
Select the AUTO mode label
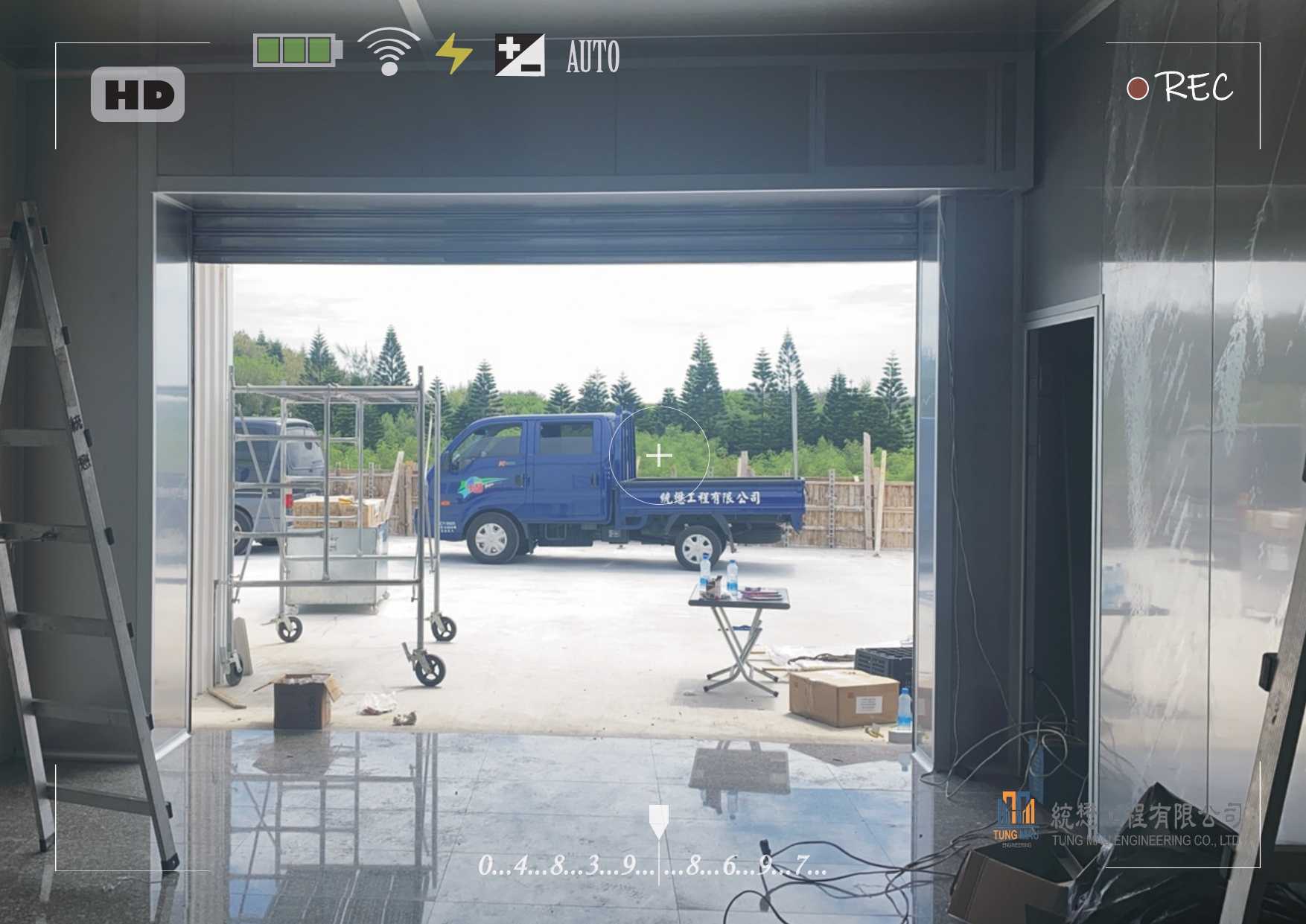click(x=593, y=57)
